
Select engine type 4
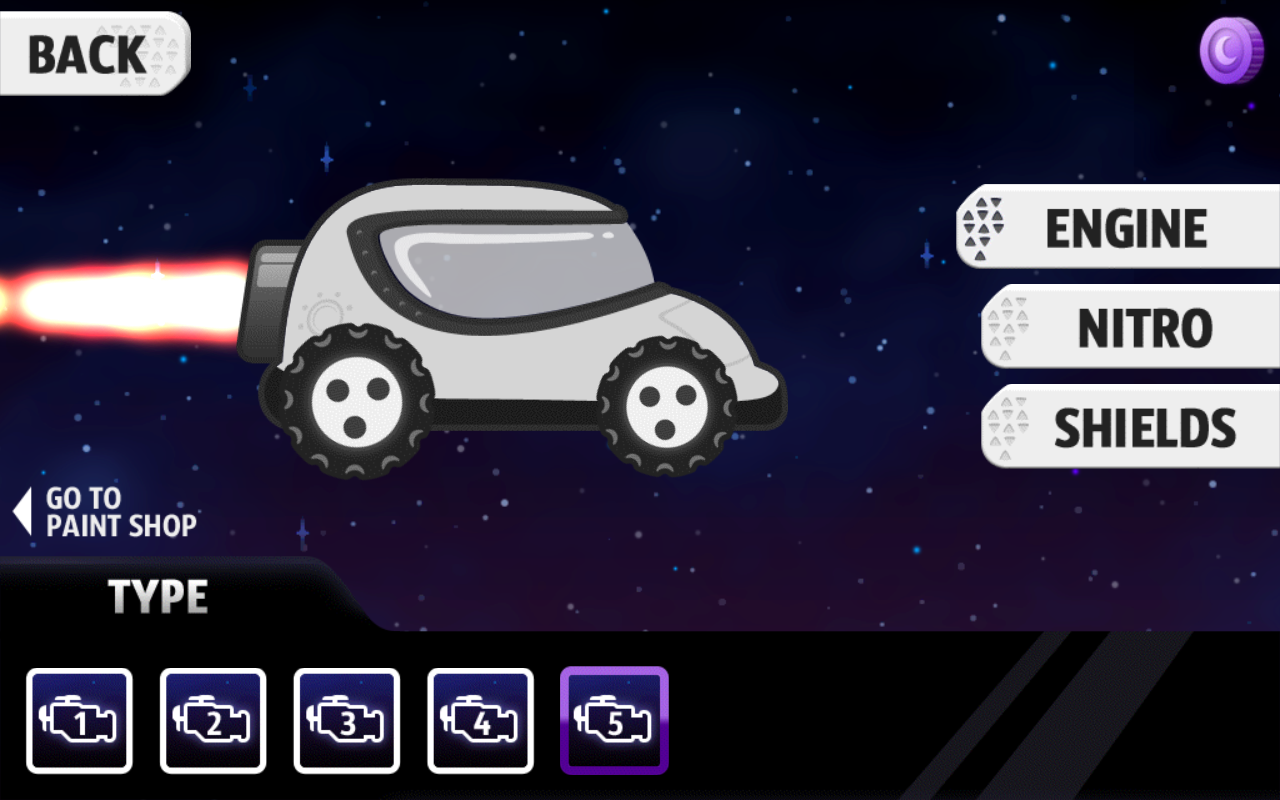tap(481, 721)
